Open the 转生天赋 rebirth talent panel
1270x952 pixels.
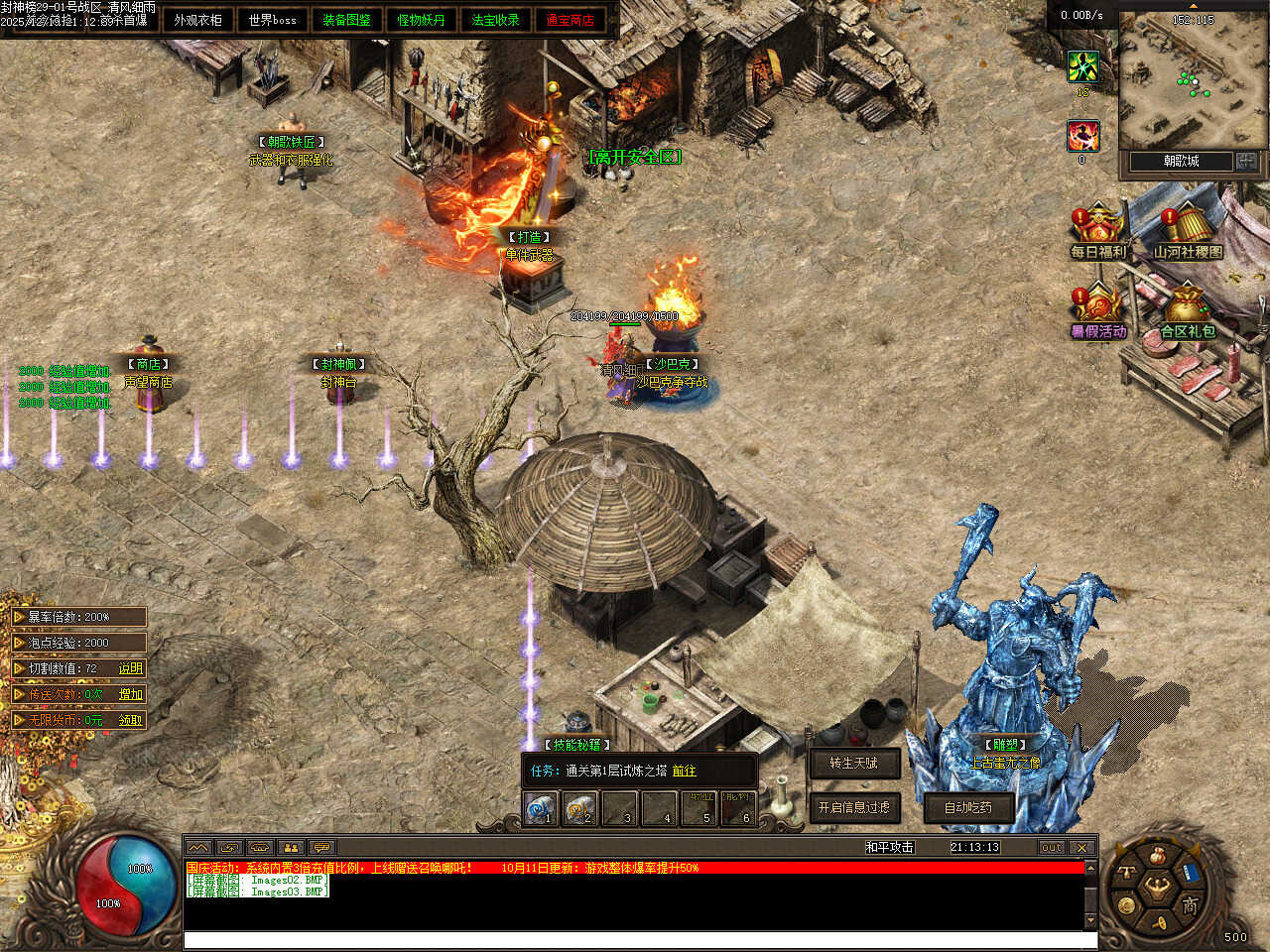pyautogui.click(x=853, y=763)
